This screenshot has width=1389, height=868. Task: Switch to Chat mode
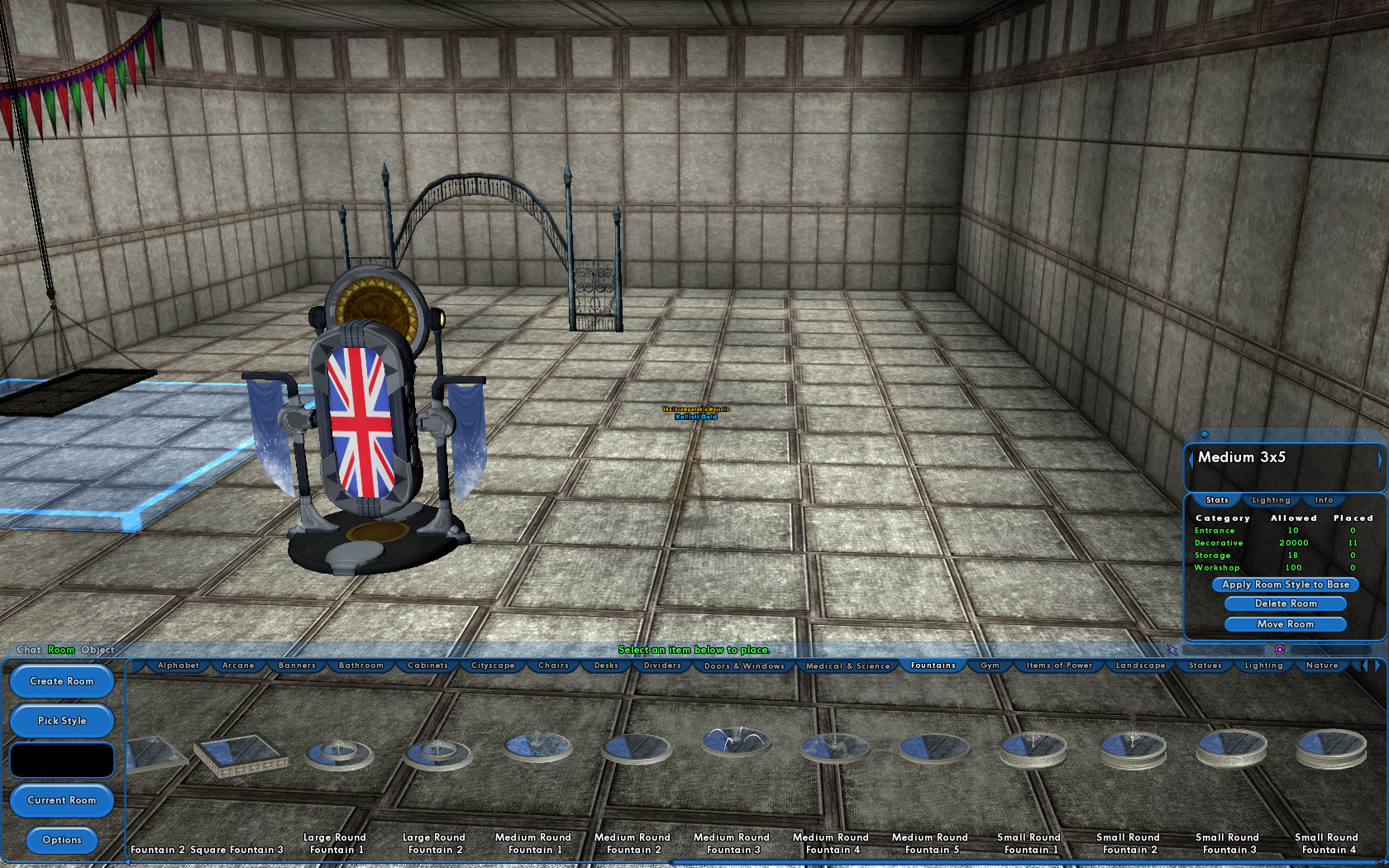28,650
